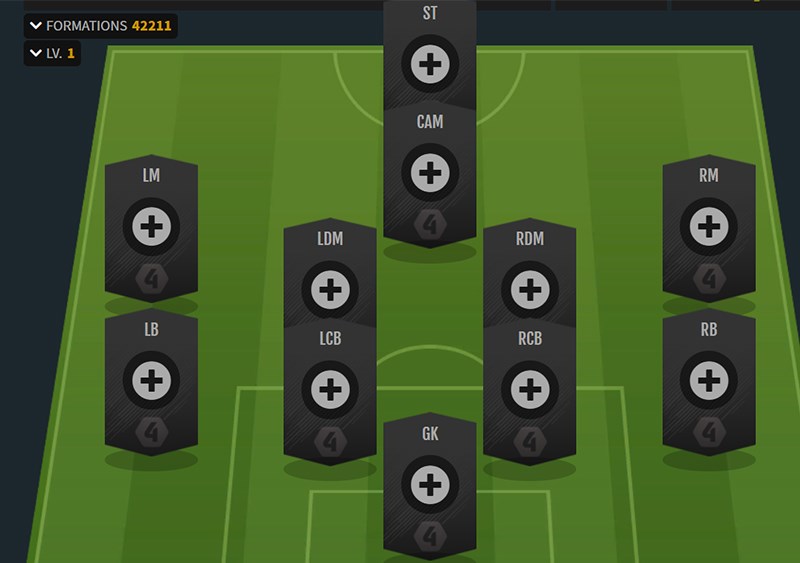800x563 pixels.
Task: Add a left back in the LB card
Action: click(151, 381)
